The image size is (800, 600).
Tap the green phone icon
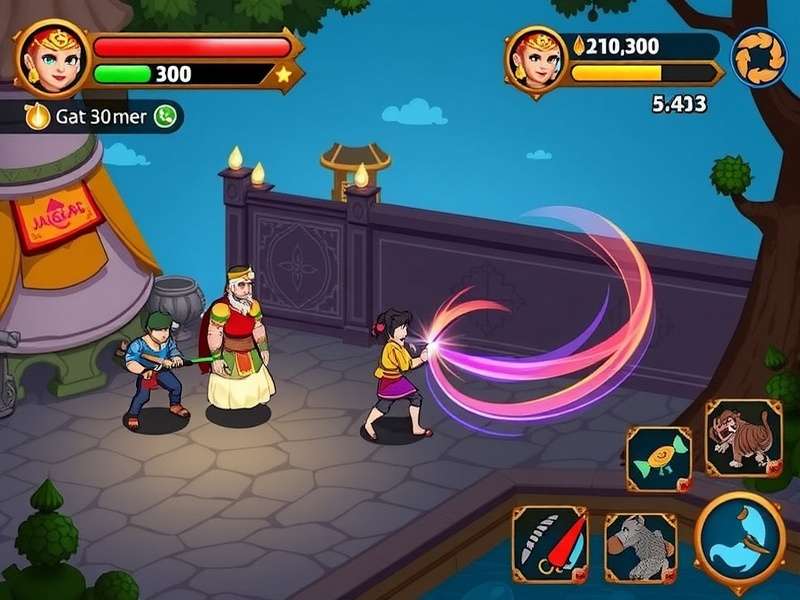click(165, 116)
